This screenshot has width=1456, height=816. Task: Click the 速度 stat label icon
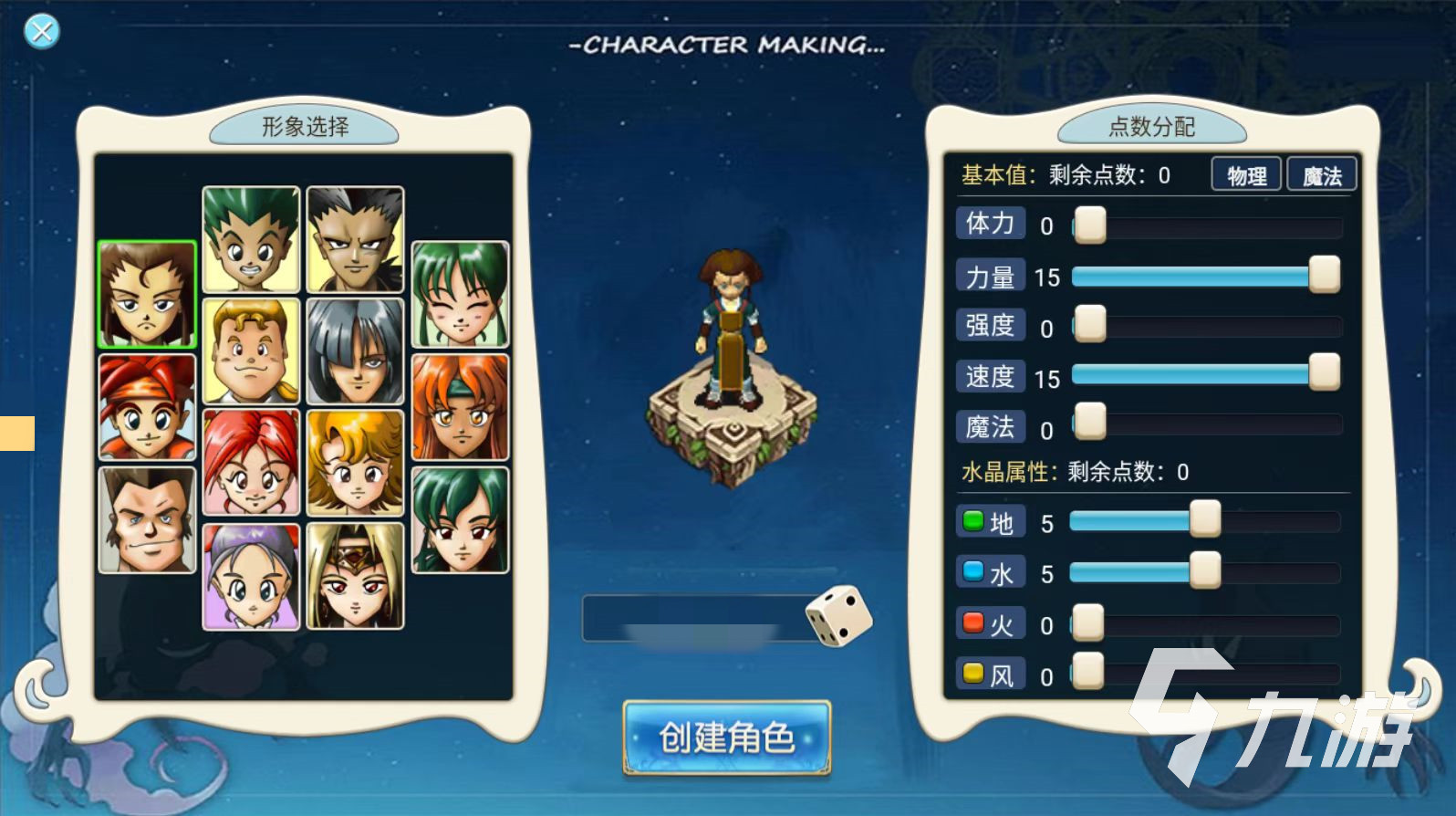tap(990, 376)
